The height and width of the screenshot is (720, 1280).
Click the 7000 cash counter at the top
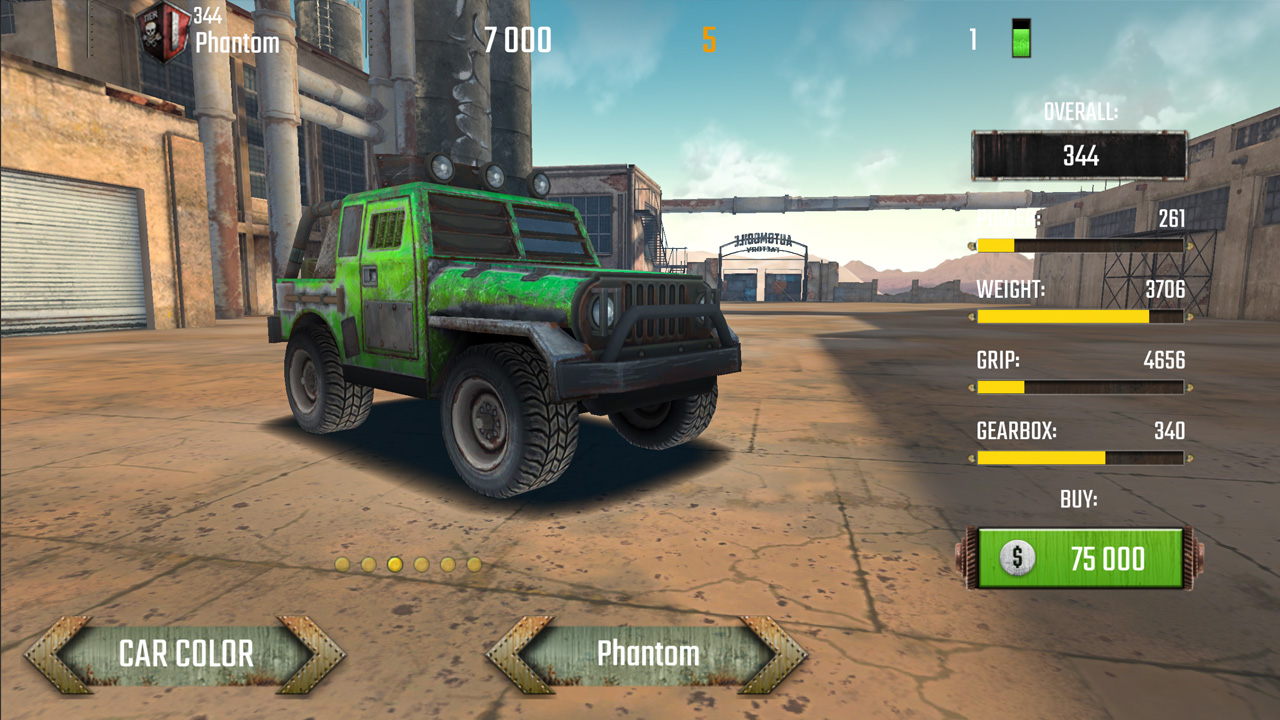tap(516, 39)
